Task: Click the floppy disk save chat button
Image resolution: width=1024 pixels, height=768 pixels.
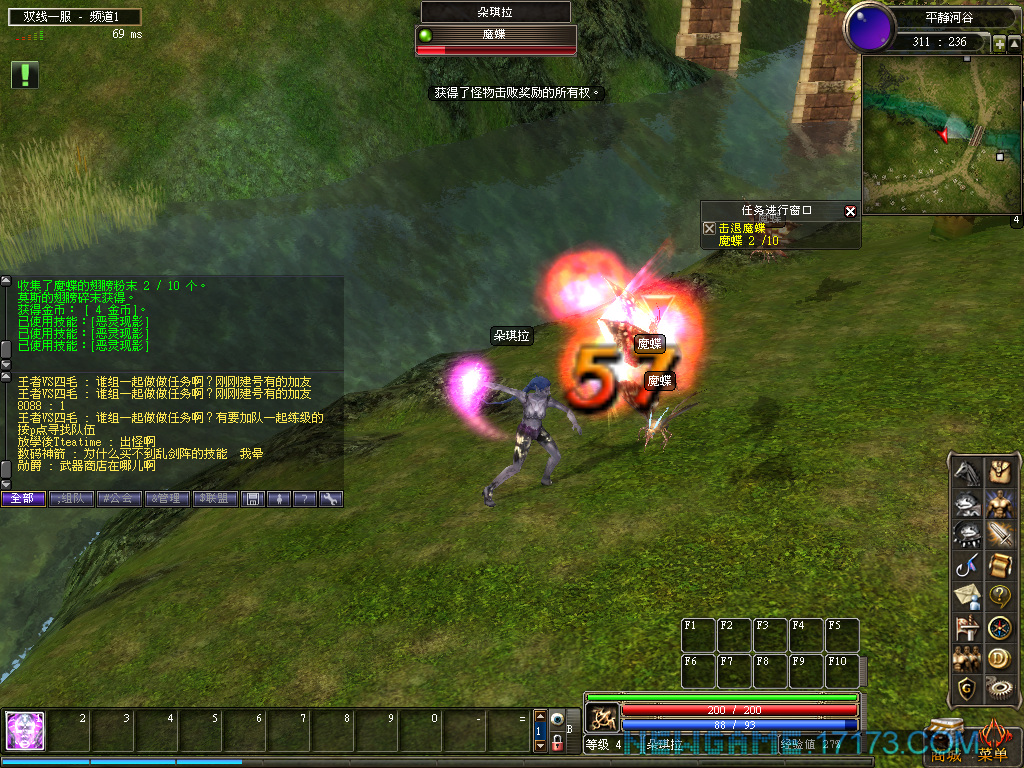Action: [254, 498]
